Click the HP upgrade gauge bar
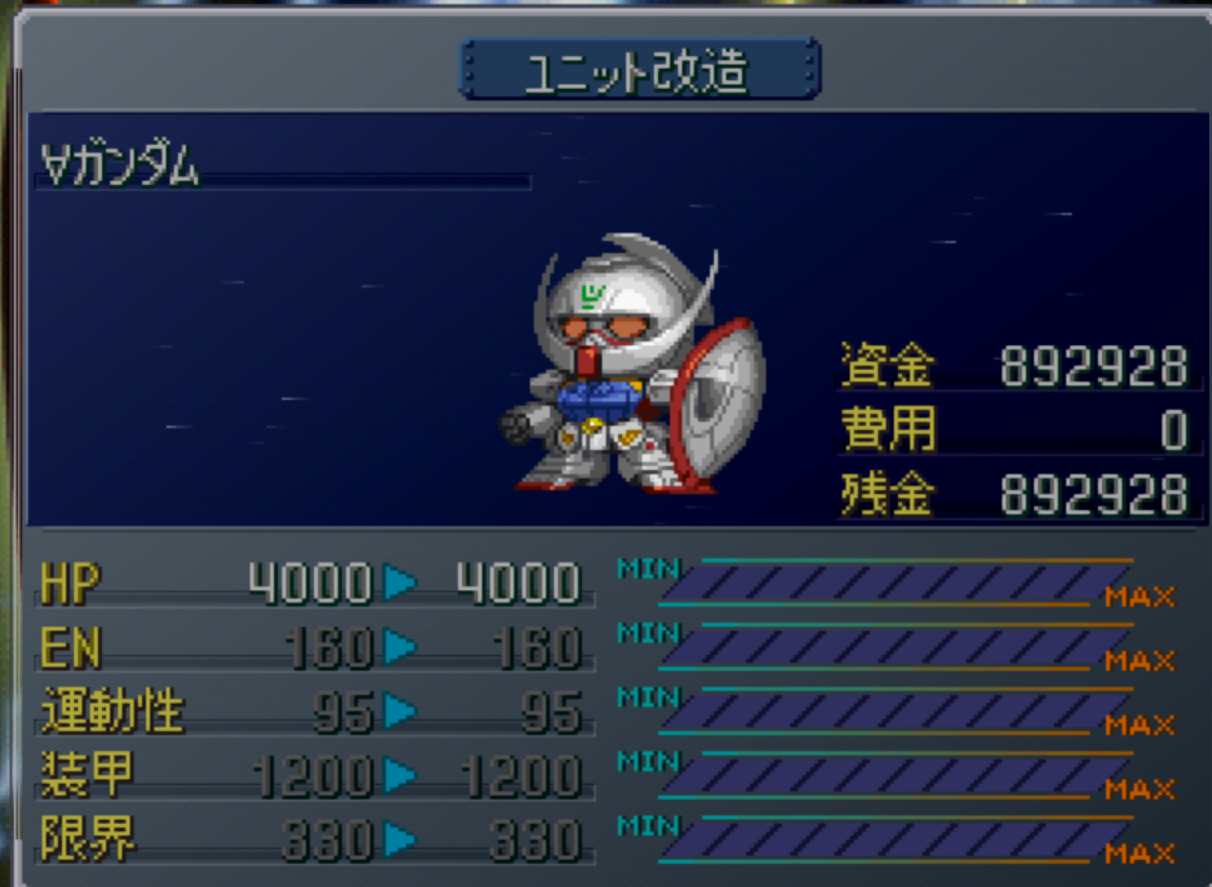The width and height of the screenshot is (1212, 887). point(893,583)
